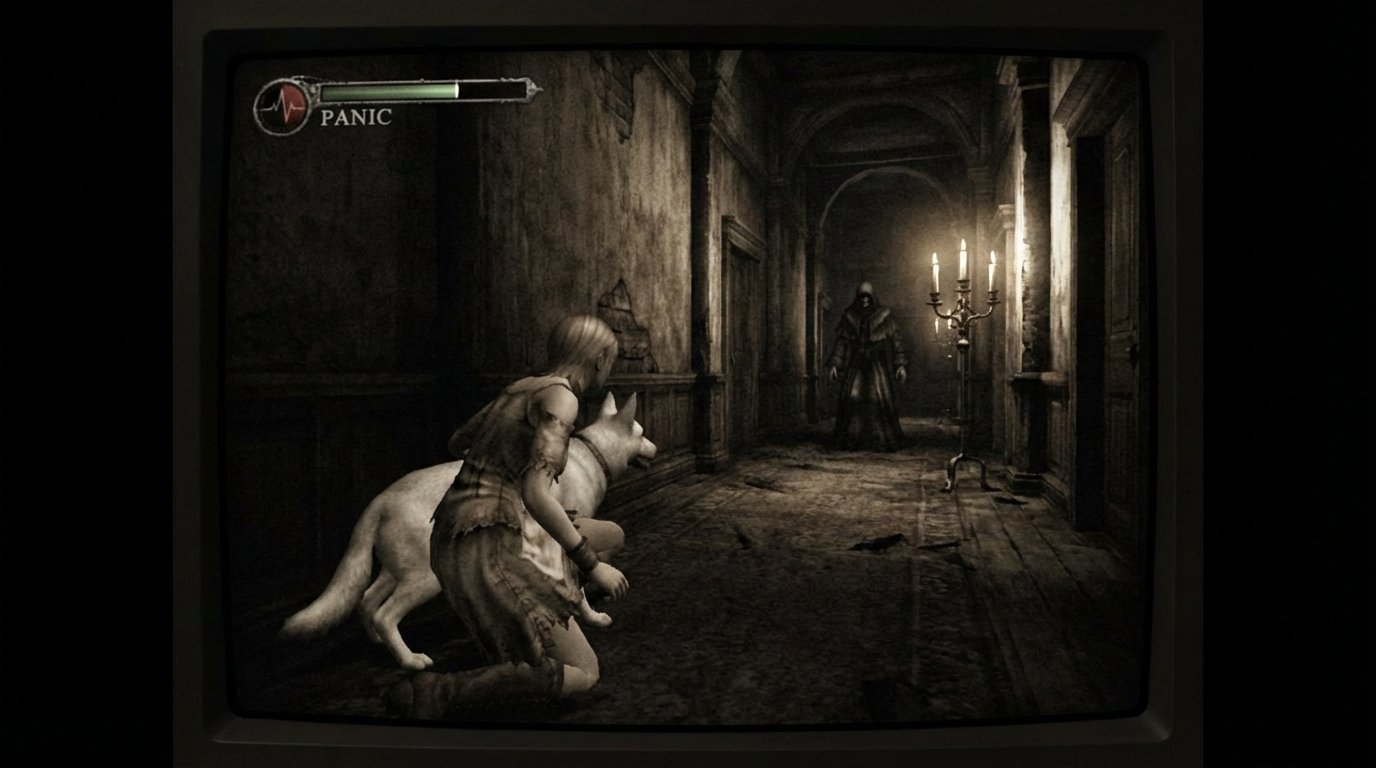Viewport: 1376px width, 768px height.
Task: Click the red heartbeat panic icon
Action: [x=284, y=106]
